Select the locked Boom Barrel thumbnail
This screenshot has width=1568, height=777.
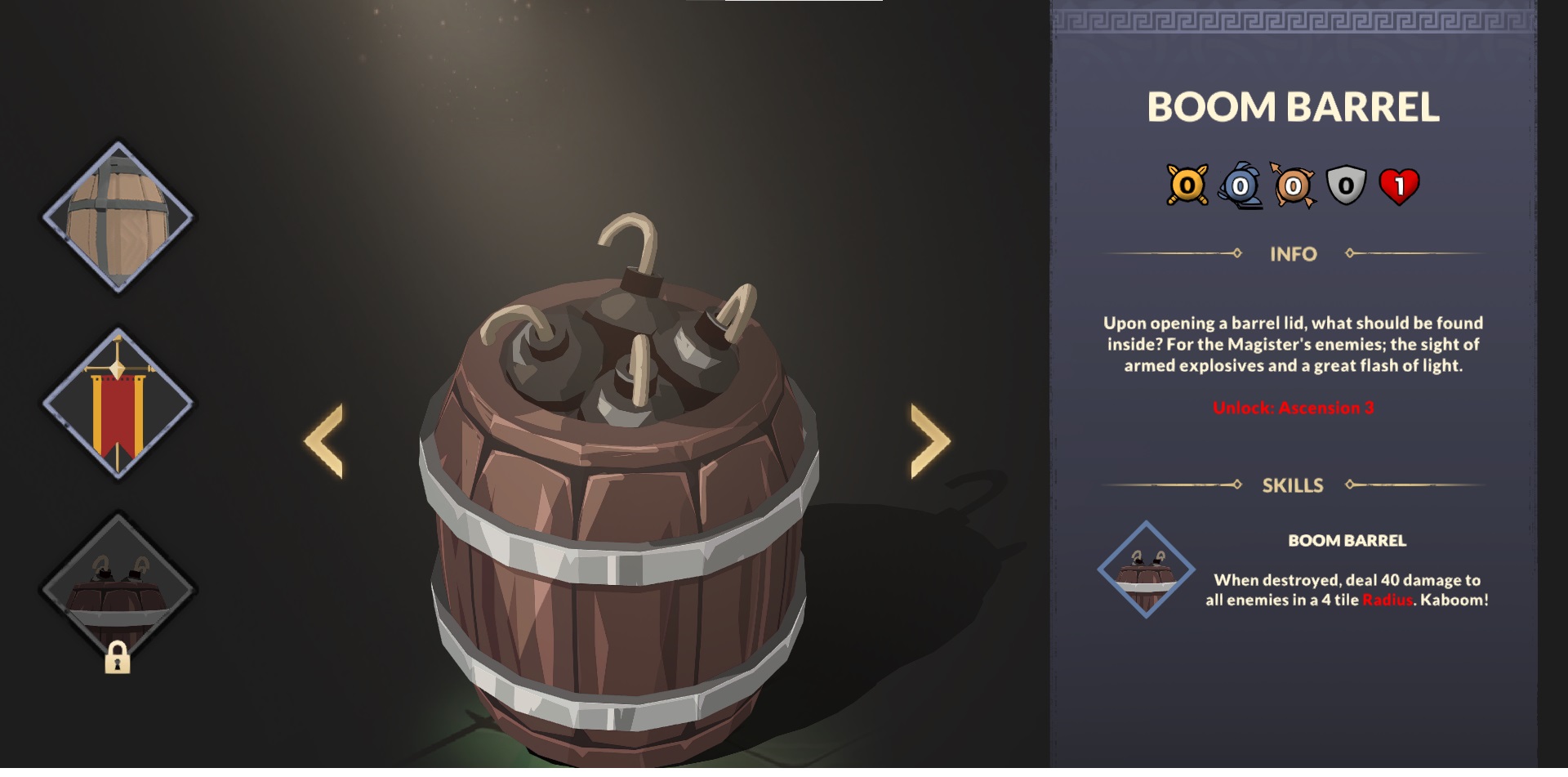click(118, 590)
